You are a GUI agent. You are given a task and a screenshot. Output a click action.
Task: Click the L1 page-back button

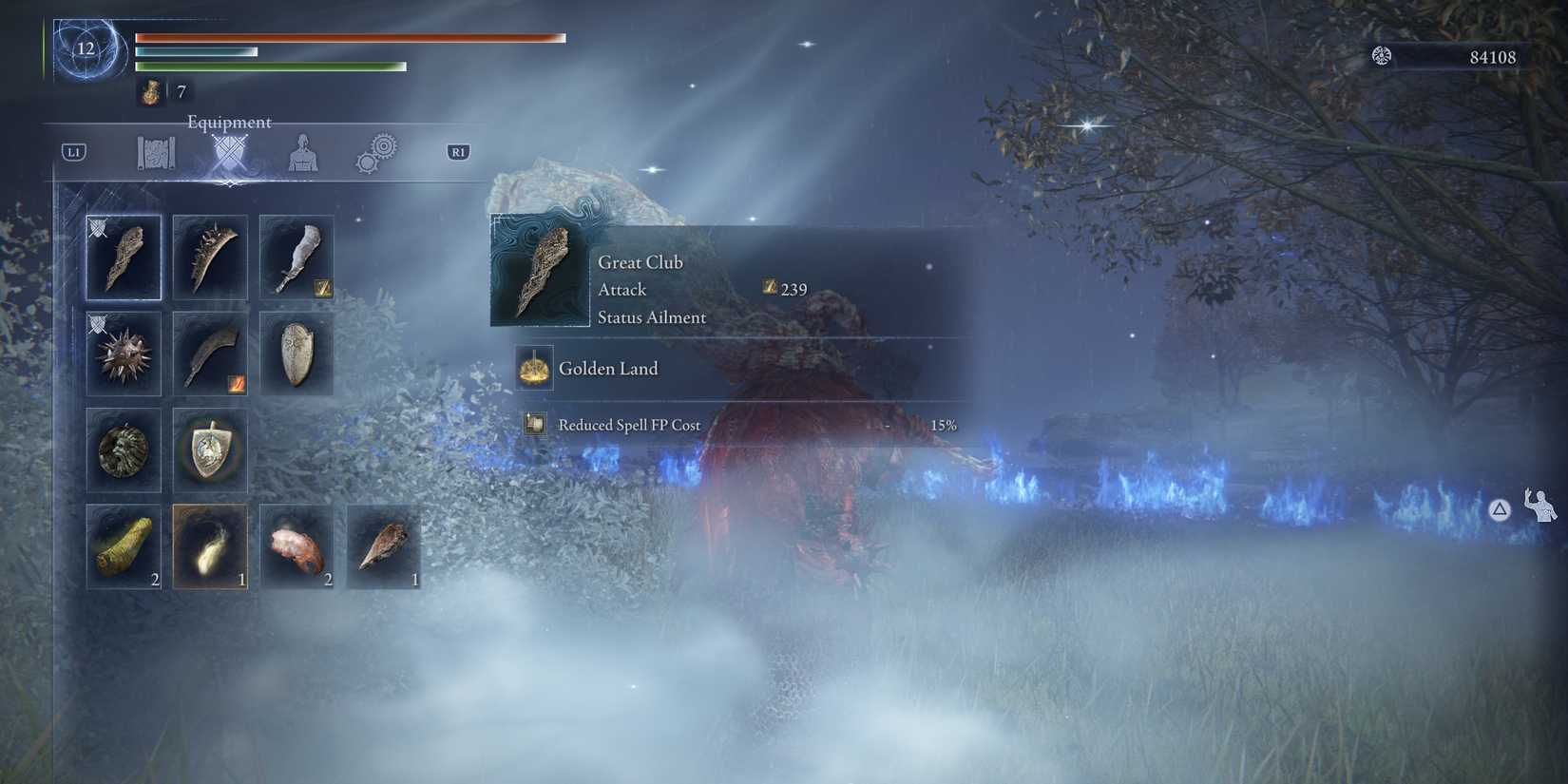tap(76, 150)
